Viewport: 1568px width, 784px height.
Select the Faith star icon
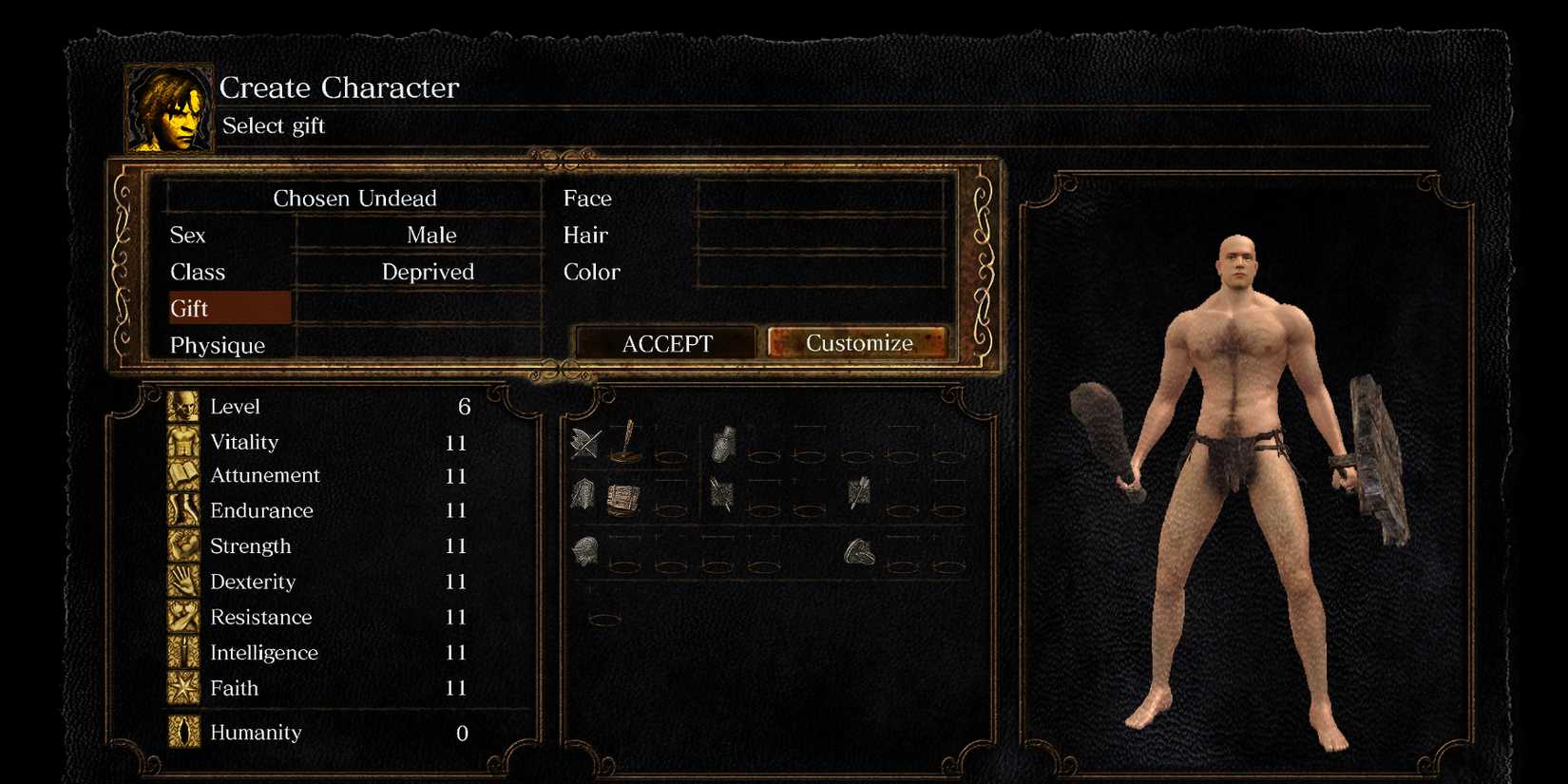point(182,688)
